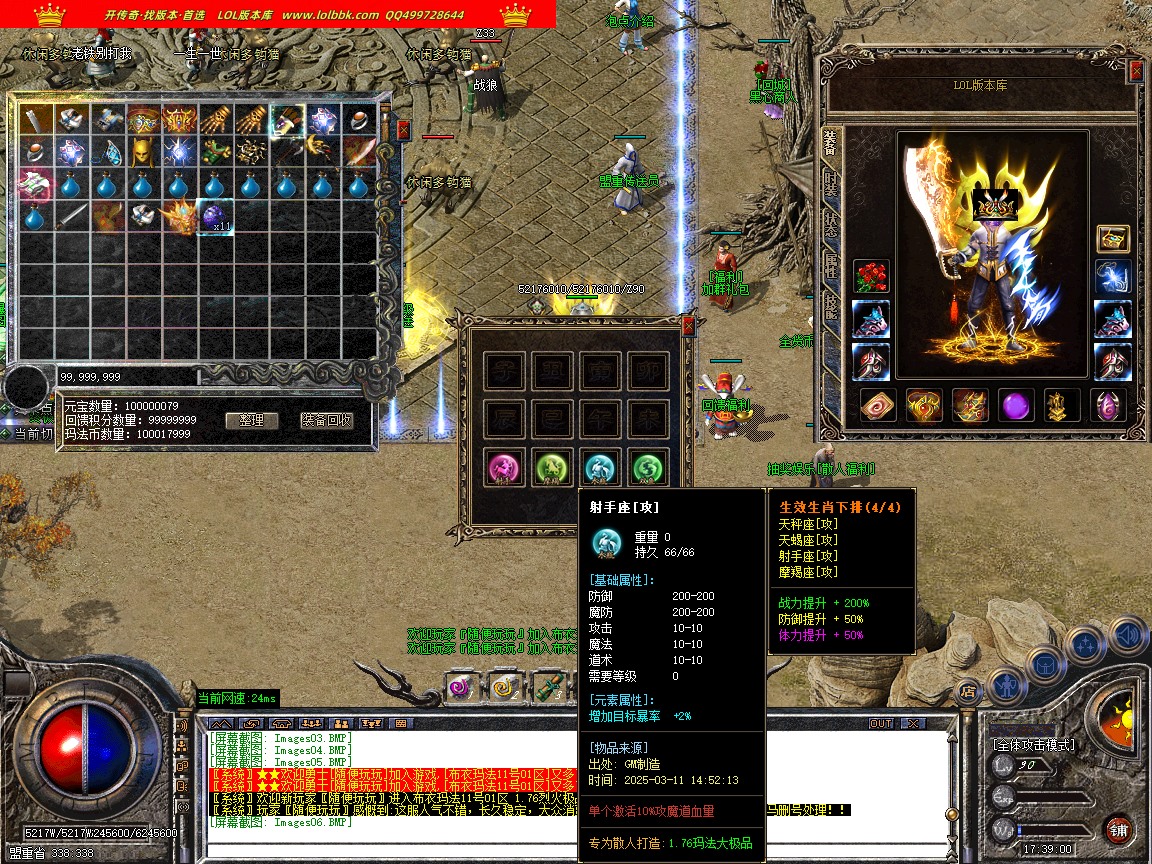This screenshot has width=1152, height=864.
Task: Select the golden mask helmet item
Action: (142, 152)
